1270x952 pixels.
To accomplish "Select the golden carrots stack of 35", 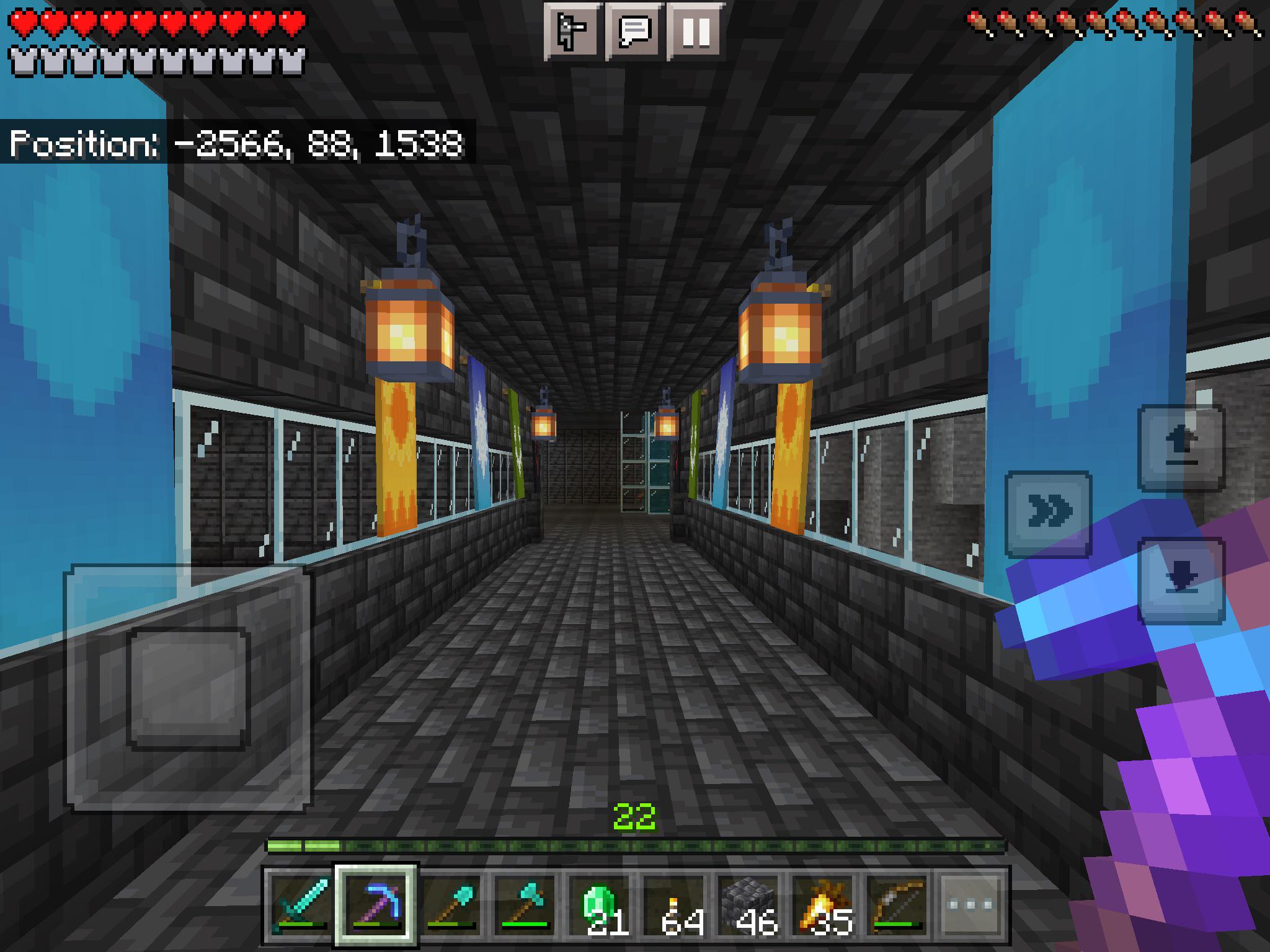I will tap(823, 905).
